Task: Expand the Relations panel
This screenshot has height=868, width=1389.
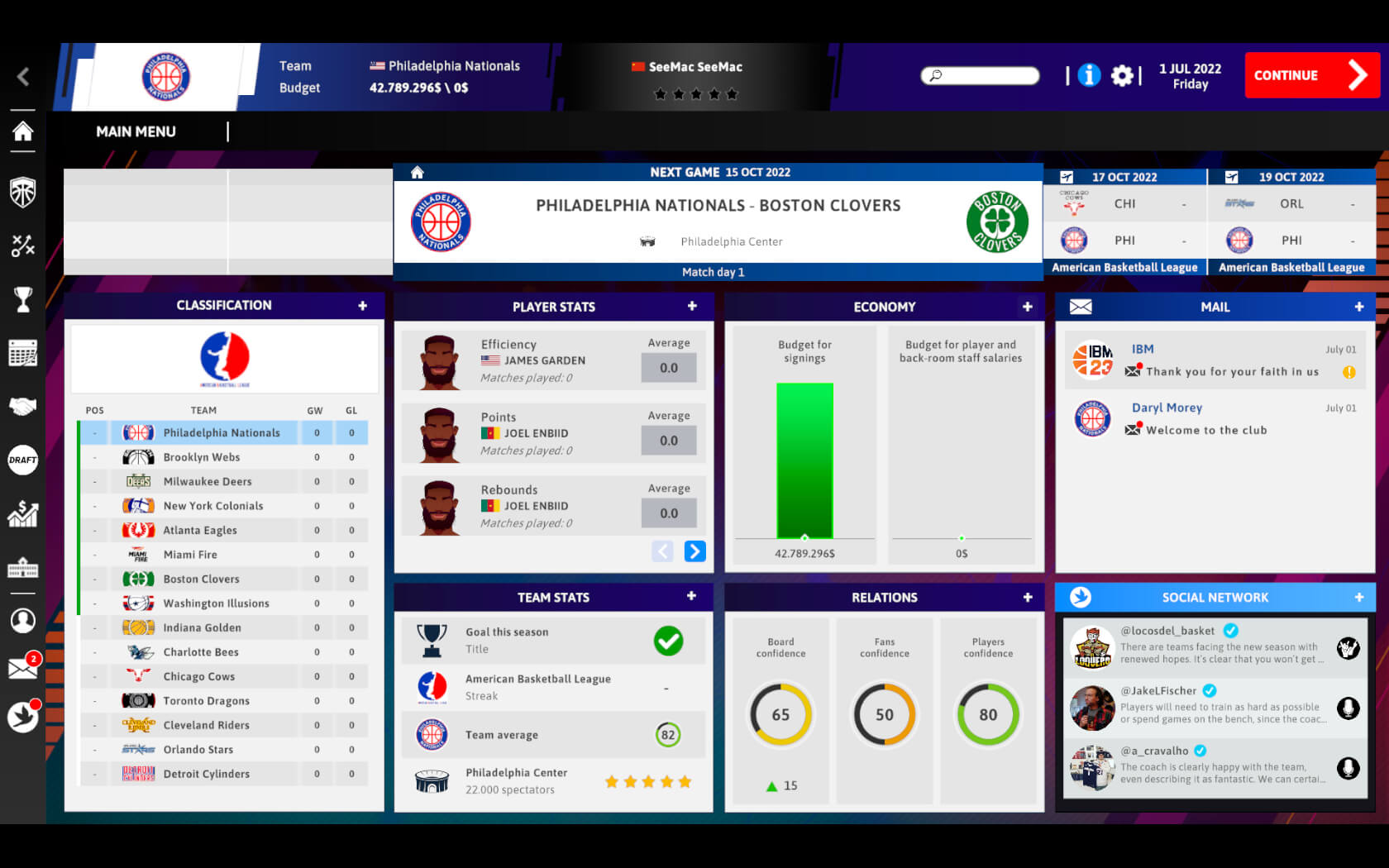Action: [1027, 597]
